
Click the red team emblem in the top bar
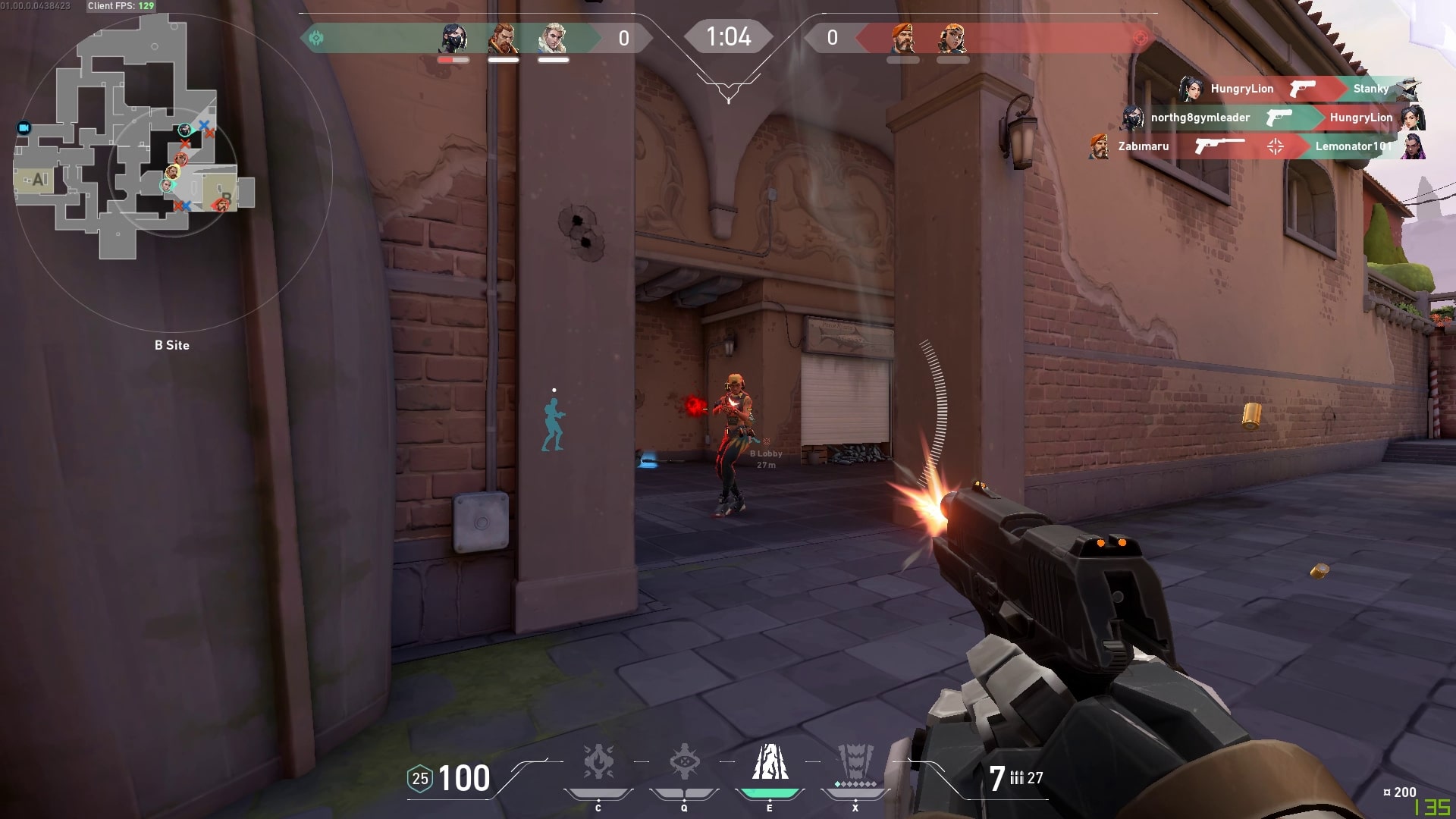click(x=1140, y=38)
